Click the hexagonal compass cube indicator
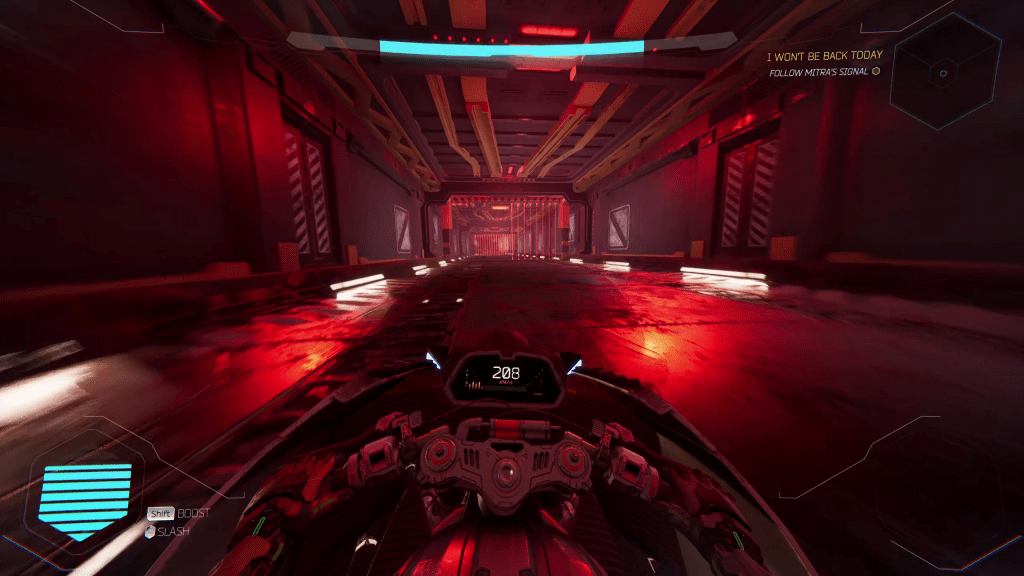The width and height of the screenshot is (1024, 576). click(945, 72)
